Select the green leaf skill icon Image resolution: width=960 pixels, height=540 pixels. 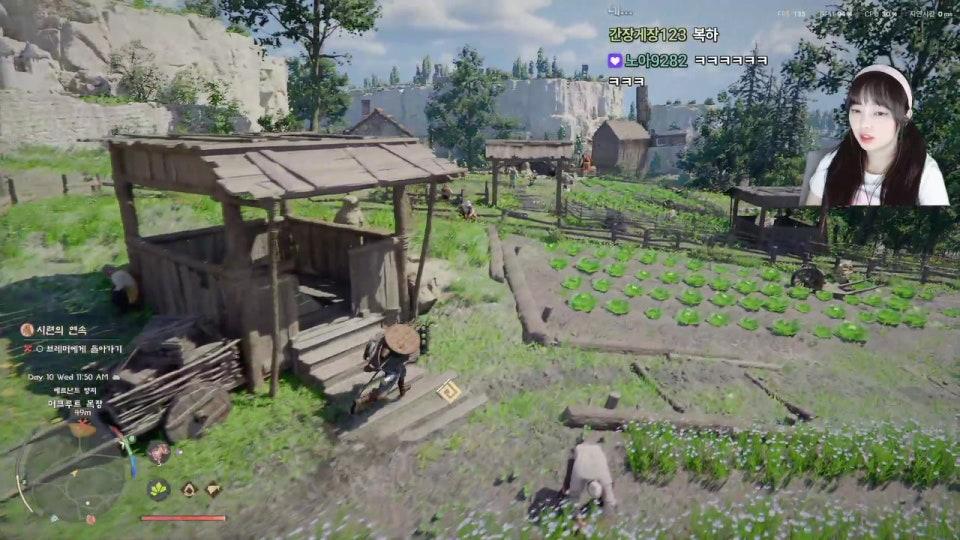click(158, 489)
